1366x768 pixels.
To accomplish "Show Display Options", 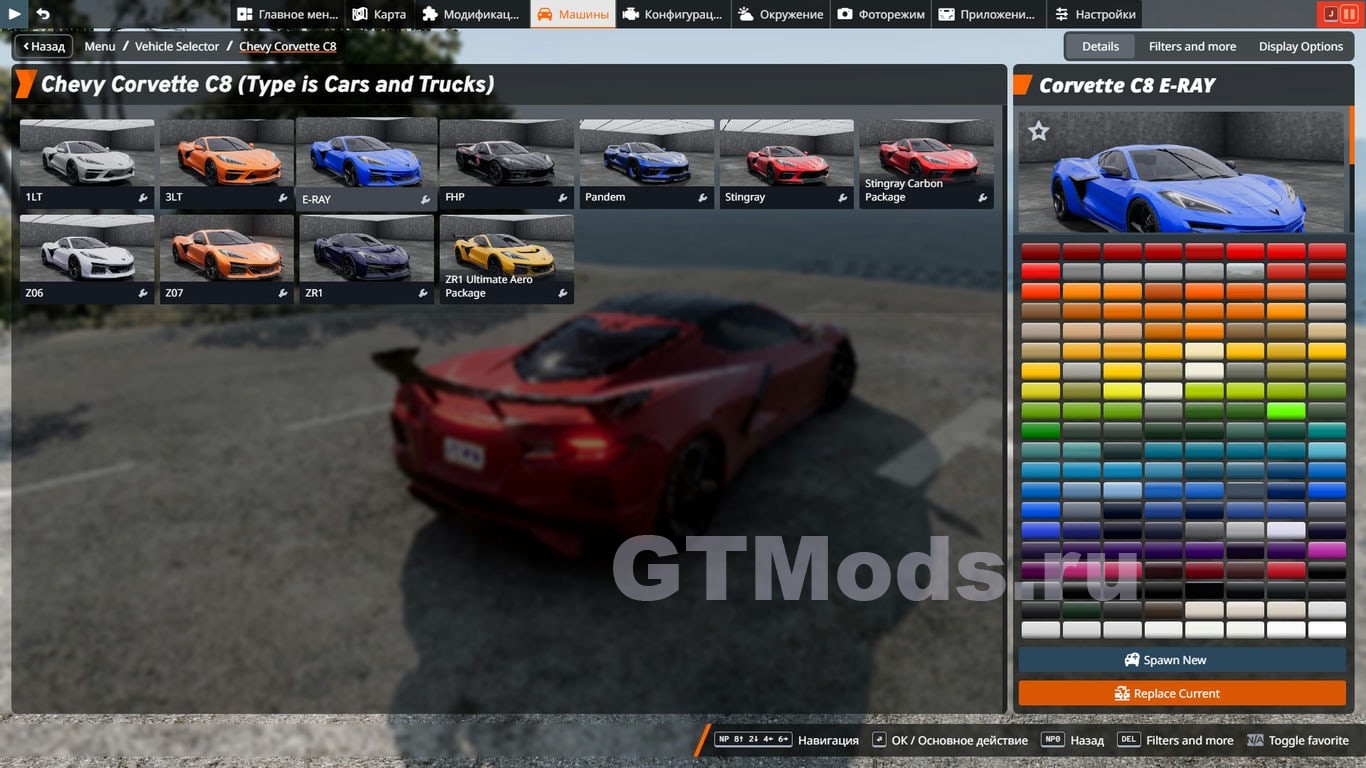I will (1300, 46).
